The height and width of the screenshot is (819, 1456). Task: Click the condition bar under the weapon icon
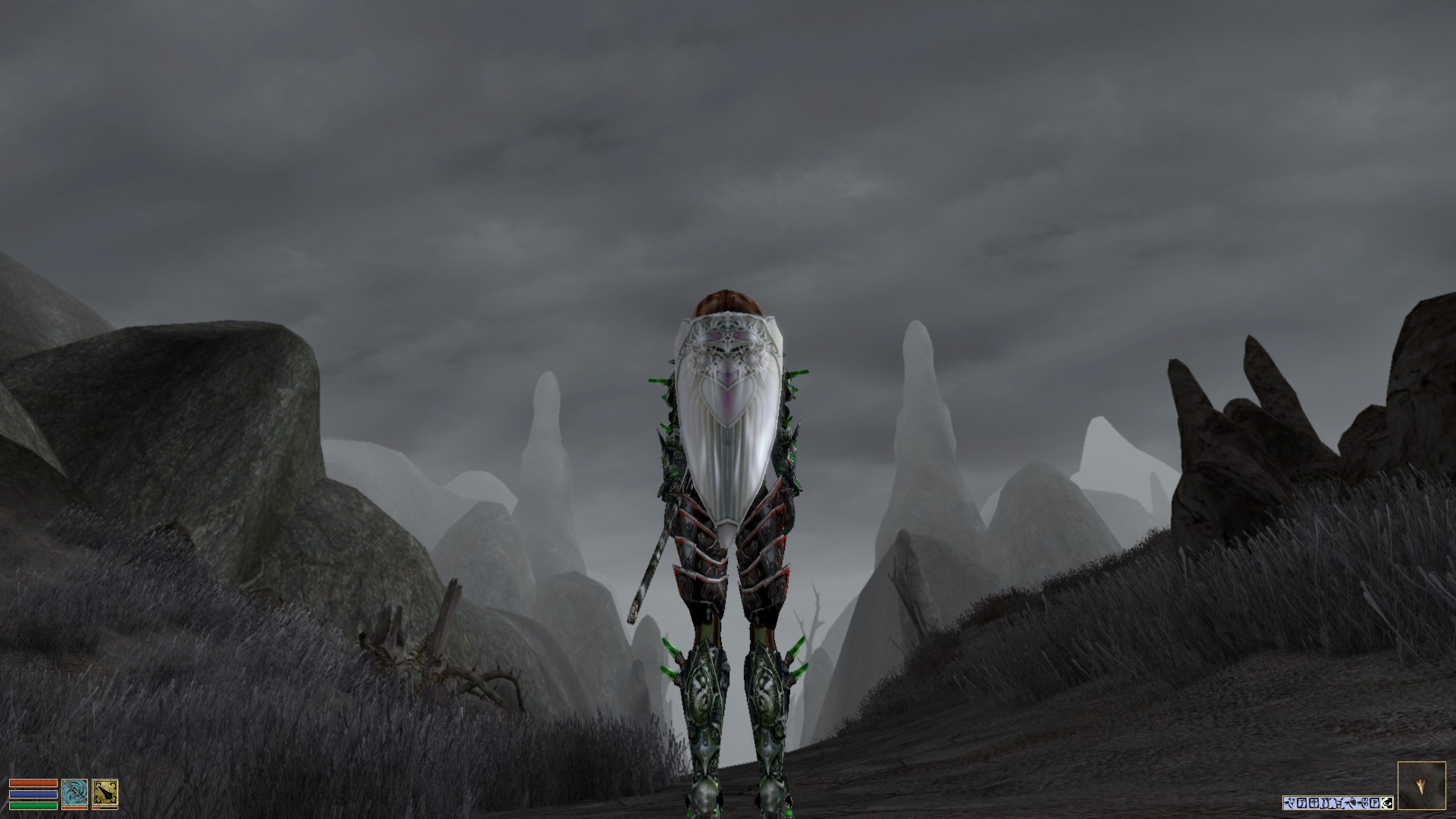pos(105,808)
